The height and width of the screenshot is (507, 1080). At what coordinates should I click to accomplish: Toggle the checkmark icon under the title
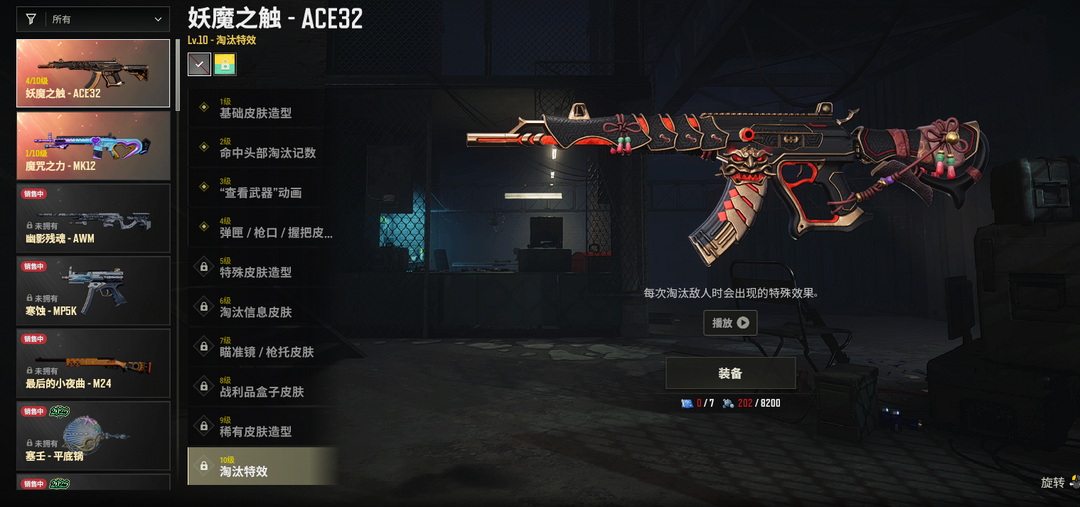point(199,64)
